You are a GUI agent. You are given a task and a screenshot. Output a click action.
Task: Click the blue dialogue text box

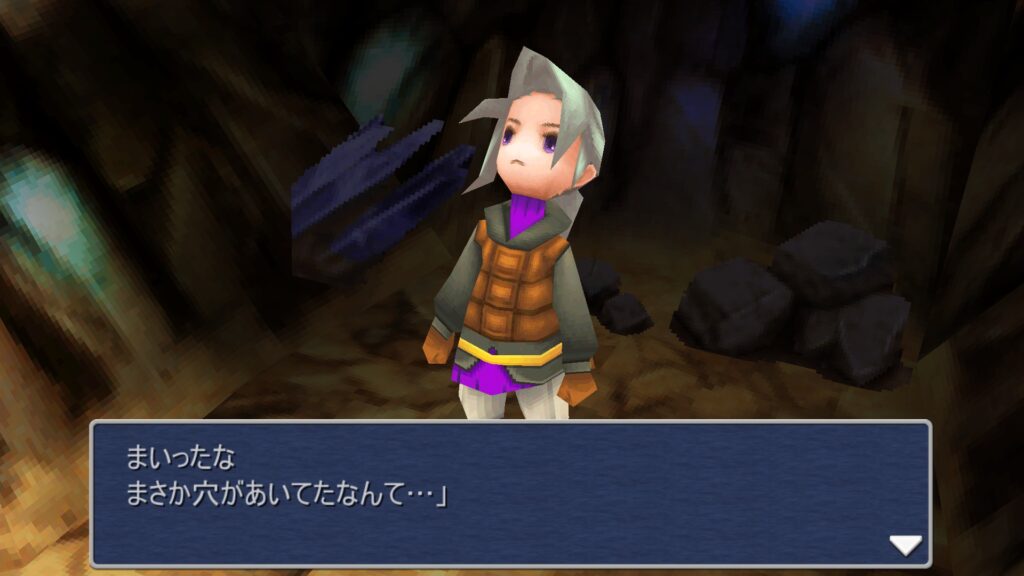[x=510, y=494]
